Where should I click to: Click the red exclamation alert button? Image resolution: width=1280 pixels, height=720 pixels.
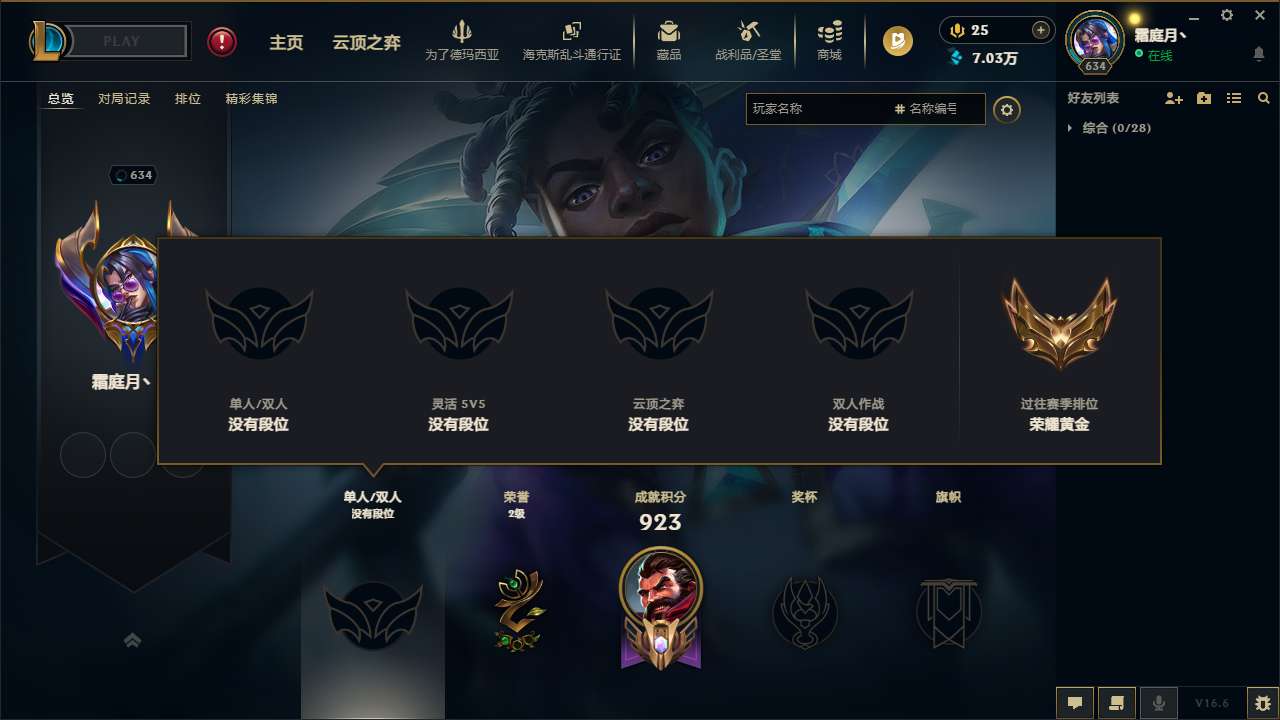[221, 42]
